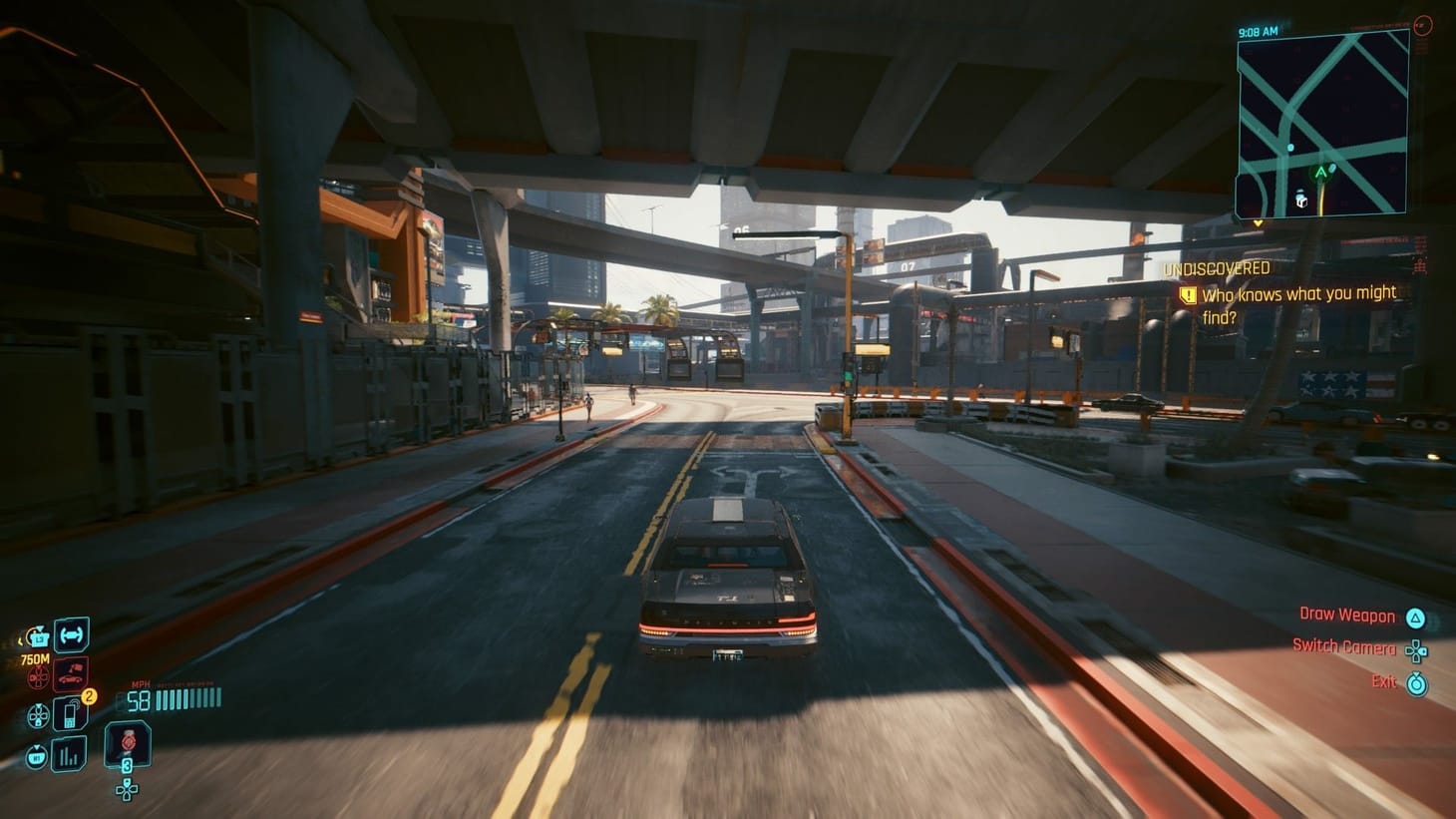Viewport: 1456px width, 819px height.
Task: Select the red undiscovered location icon above the notification
Action: 1421,266
